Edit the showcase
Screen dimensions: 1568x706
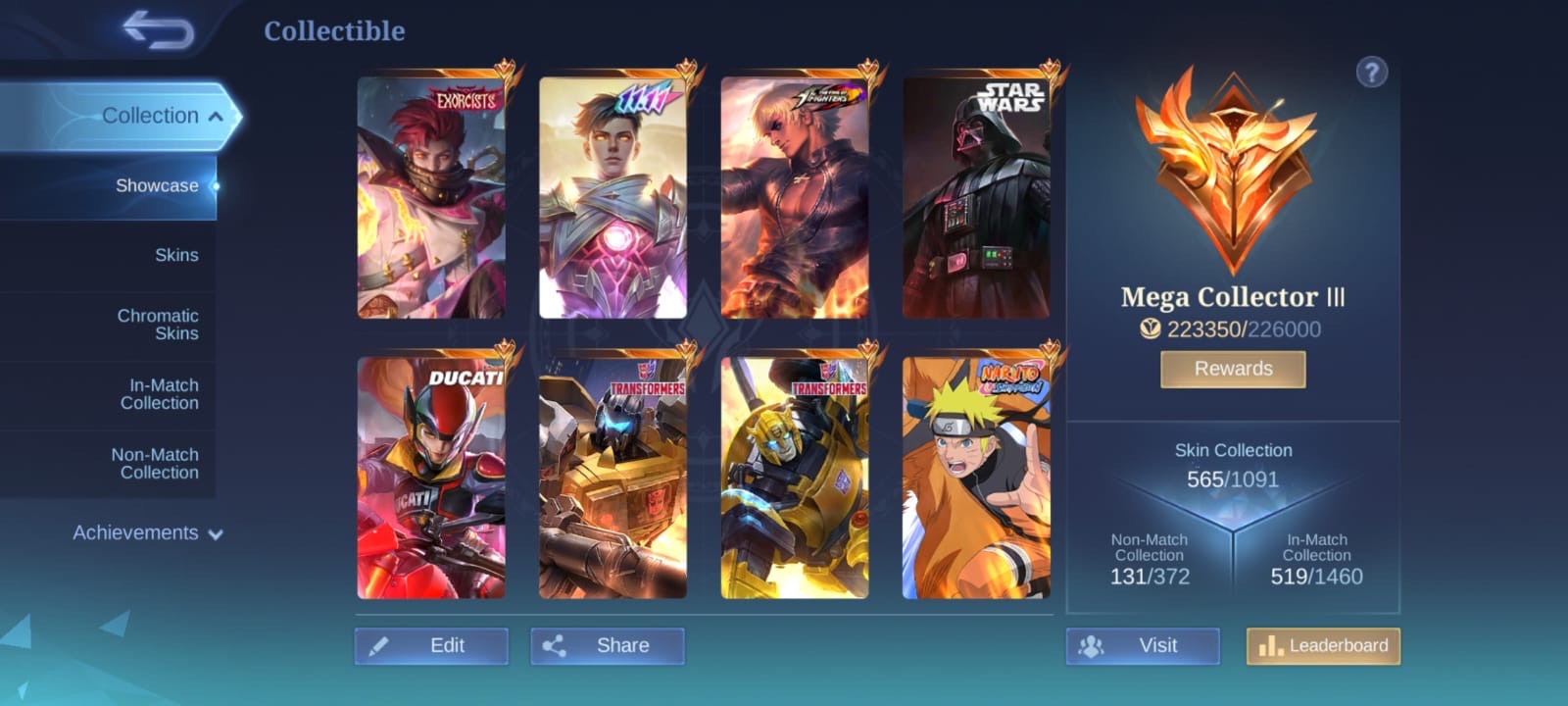pos(431,645)
